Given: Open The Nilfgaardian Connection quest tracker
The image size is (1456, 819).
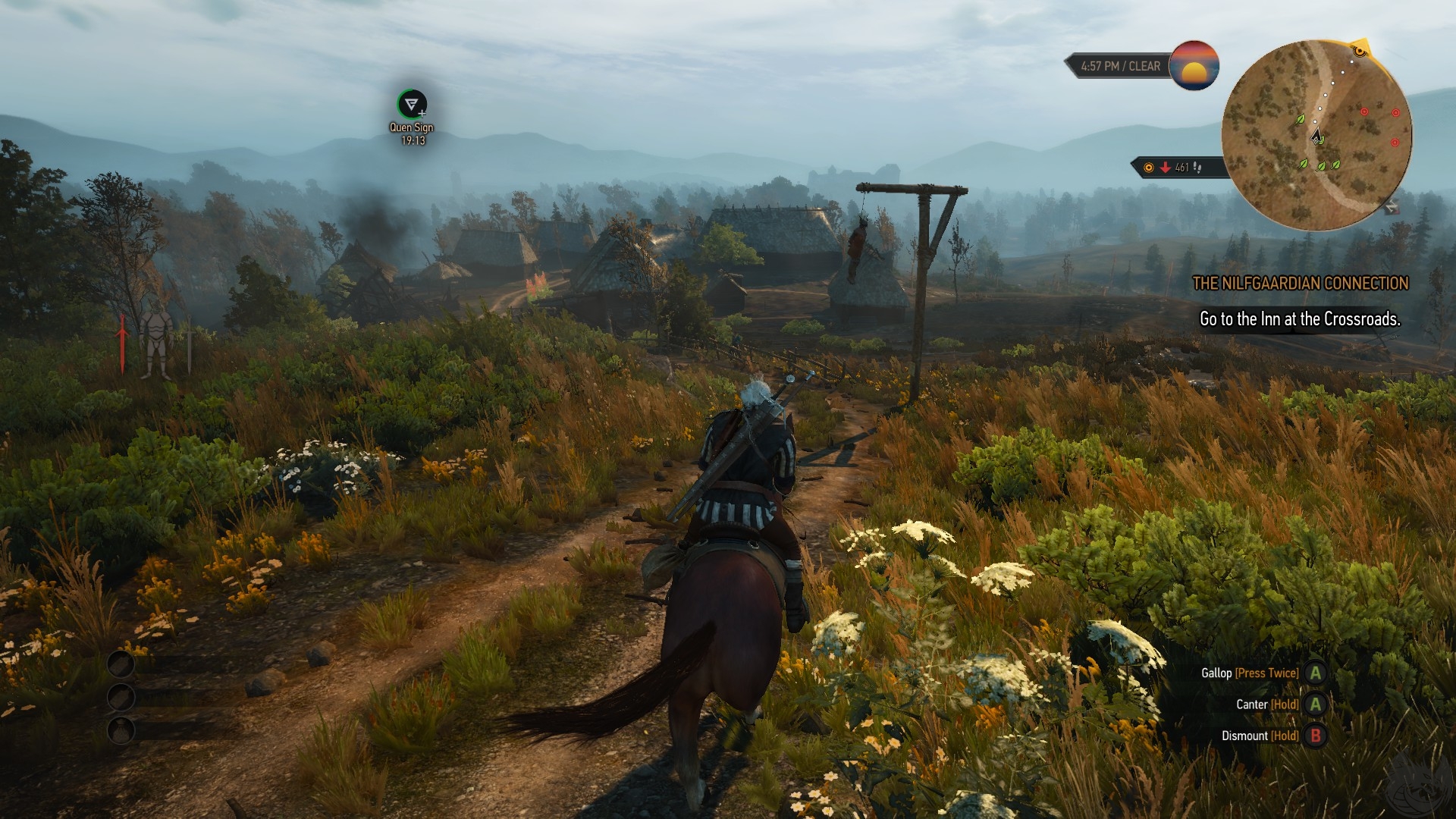Looking at the screenshot, I should tap(1300, 284).
